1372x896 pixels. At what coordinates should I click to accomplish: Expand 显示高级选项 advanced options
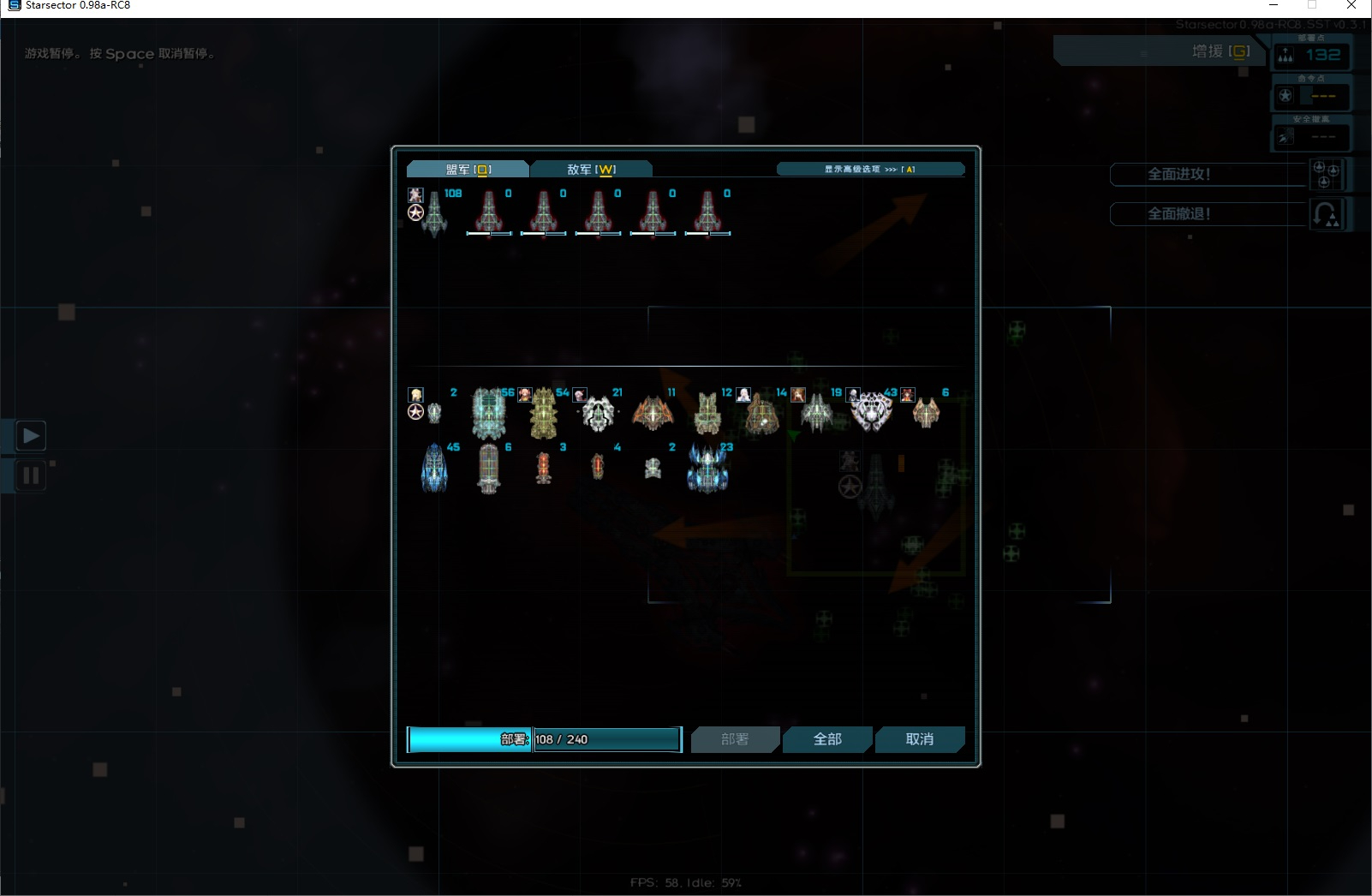[x=870, y=169]
